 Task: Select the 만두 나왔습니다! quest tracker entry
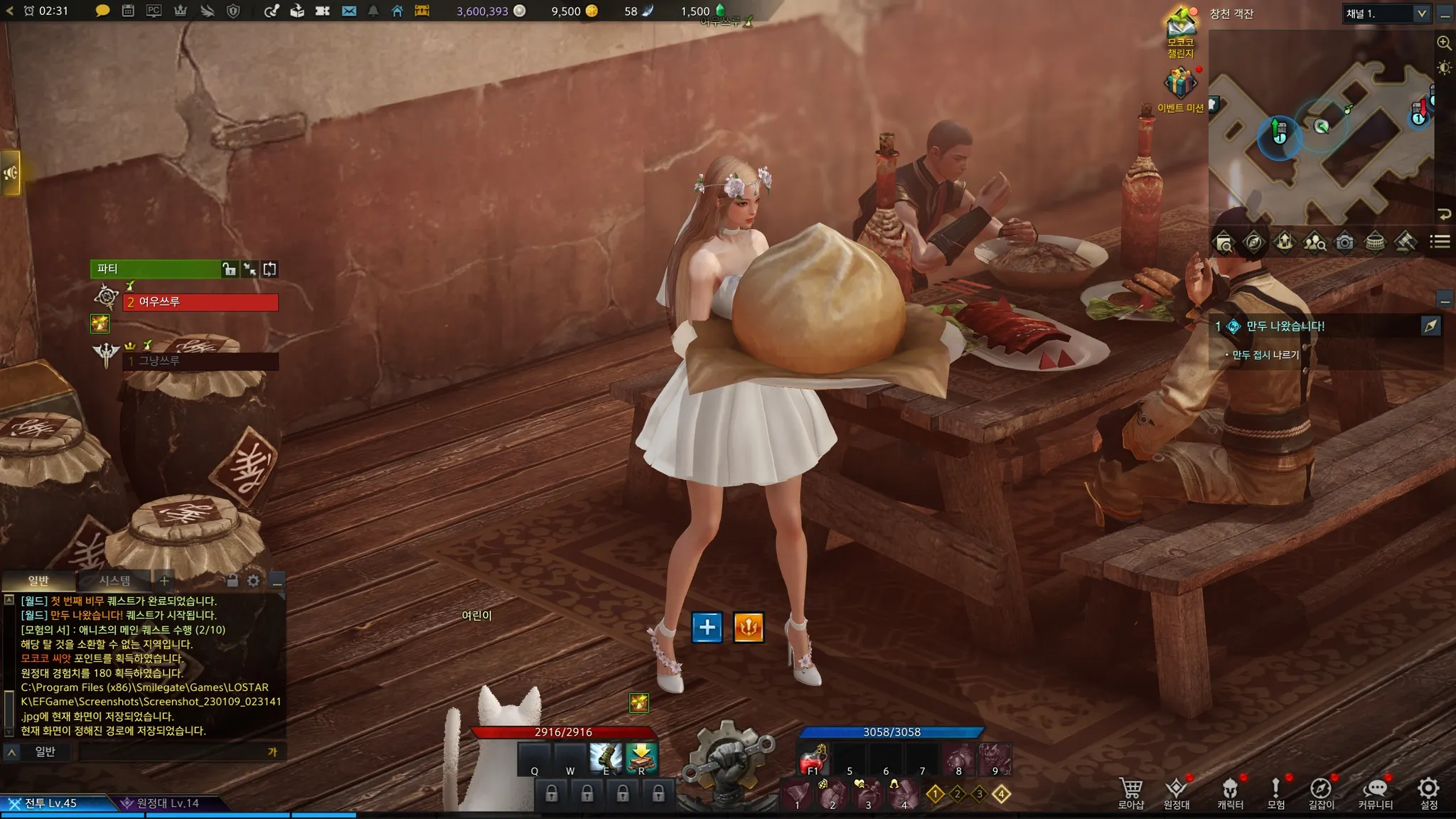pos(1285,326)
